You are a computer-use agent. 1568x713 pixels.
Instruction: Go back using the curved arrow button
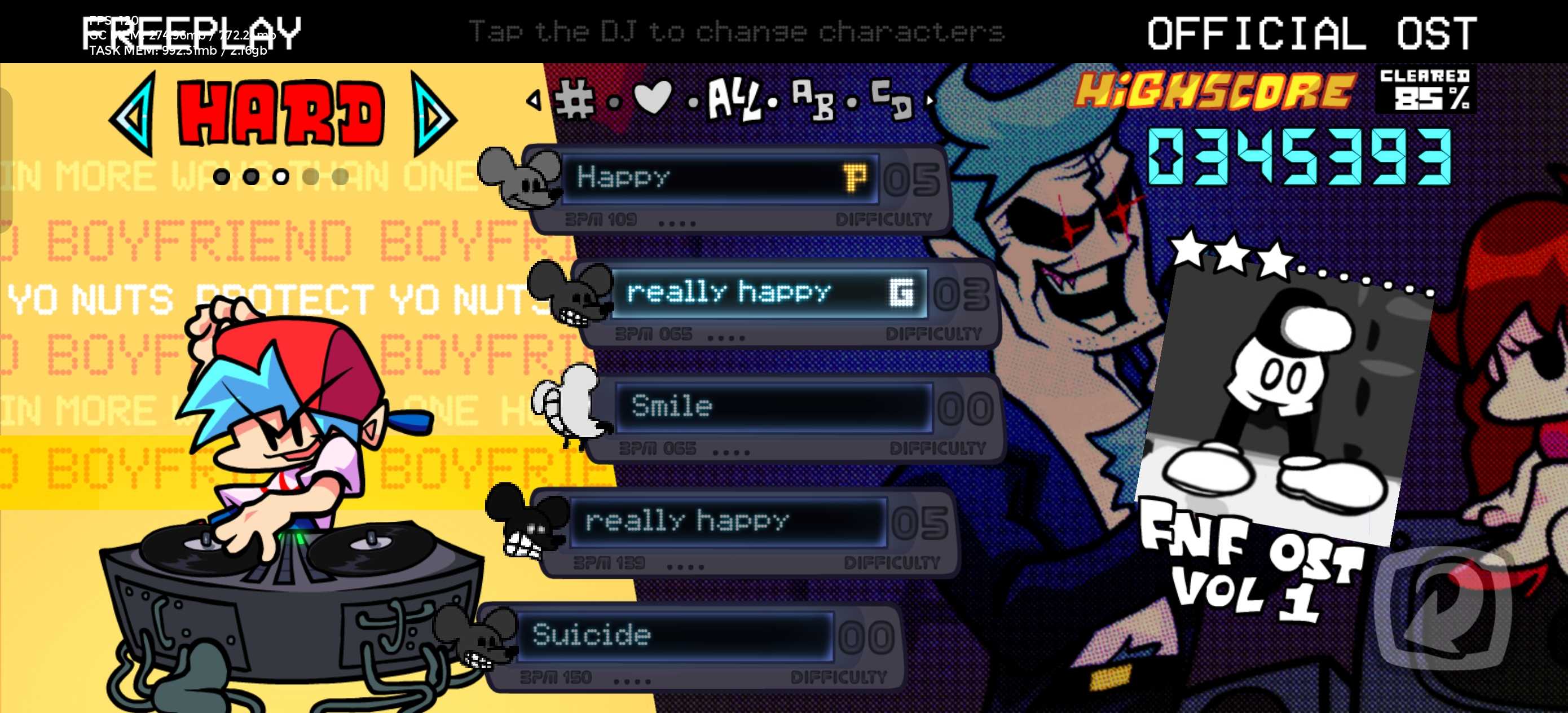click(x=1443, y=609)
